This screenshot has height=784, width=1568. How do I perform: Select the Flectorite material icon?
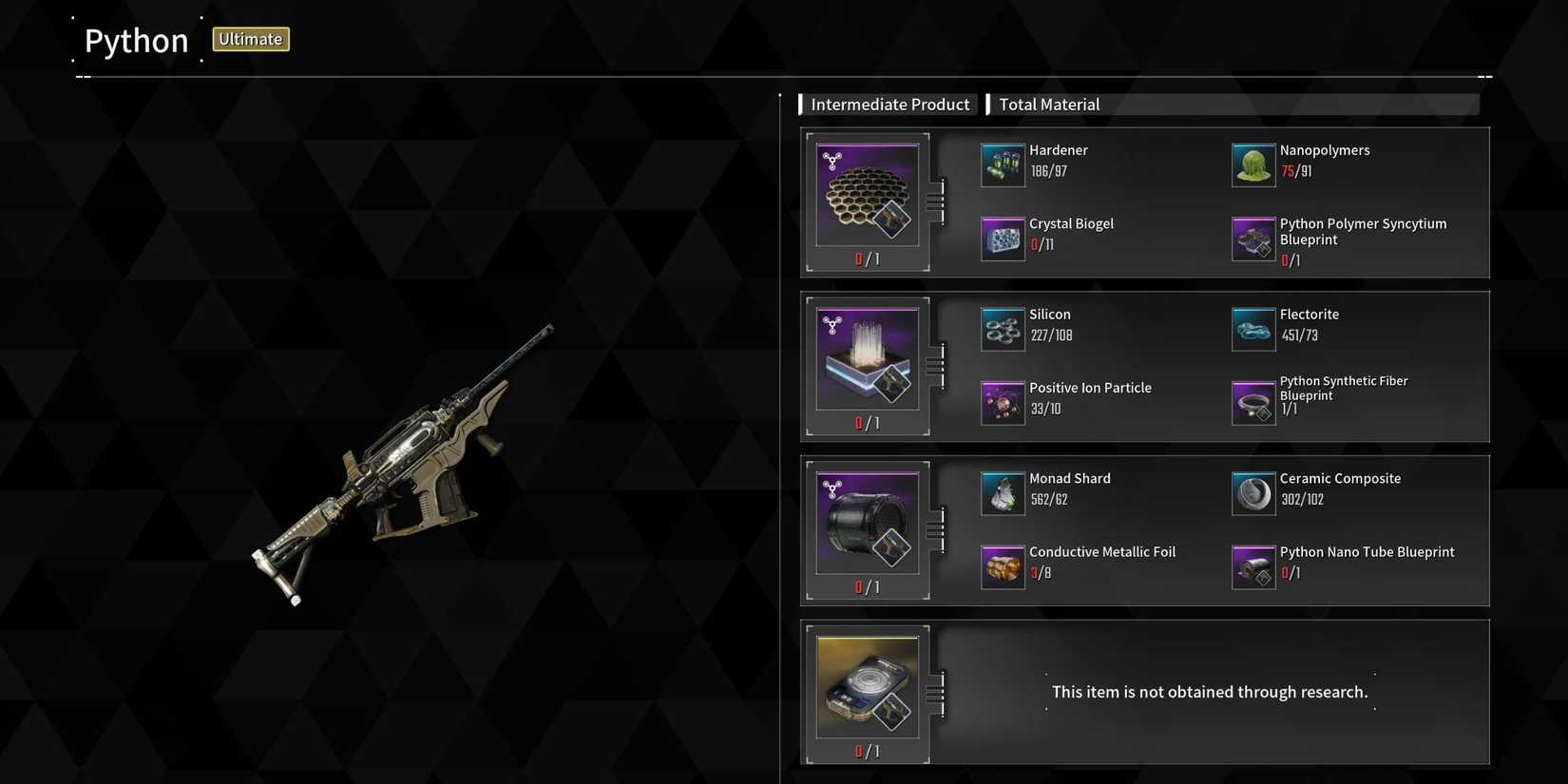tap(1252, 328)
